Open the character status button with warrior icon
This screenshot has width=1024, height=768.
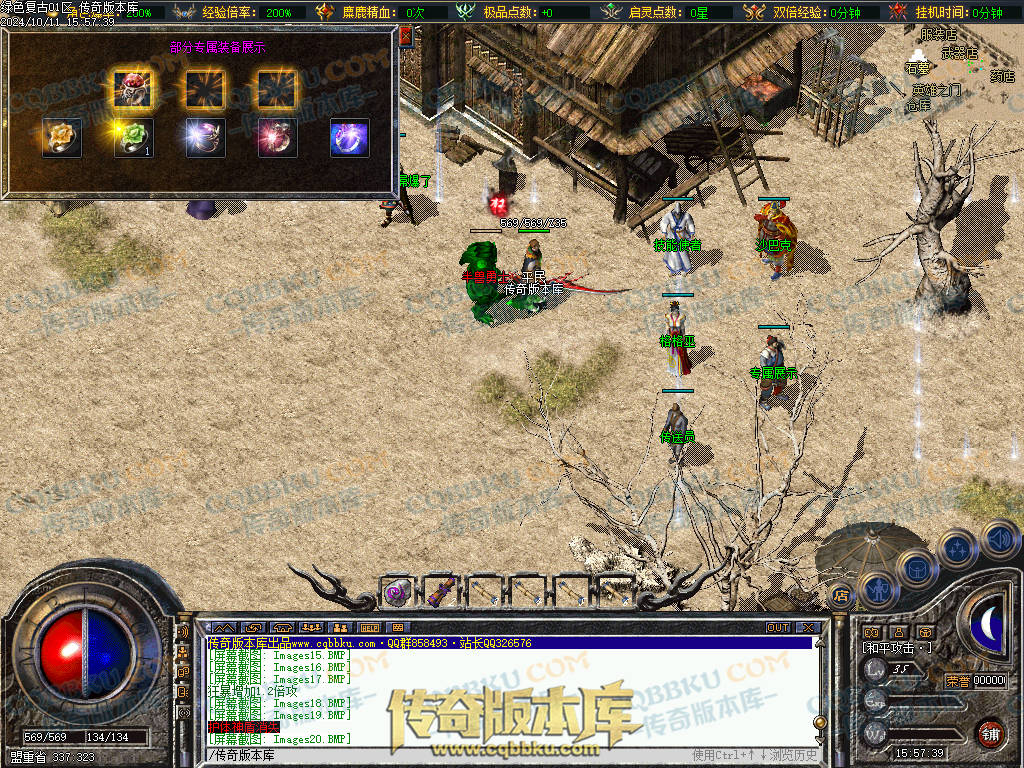(877, 587)
